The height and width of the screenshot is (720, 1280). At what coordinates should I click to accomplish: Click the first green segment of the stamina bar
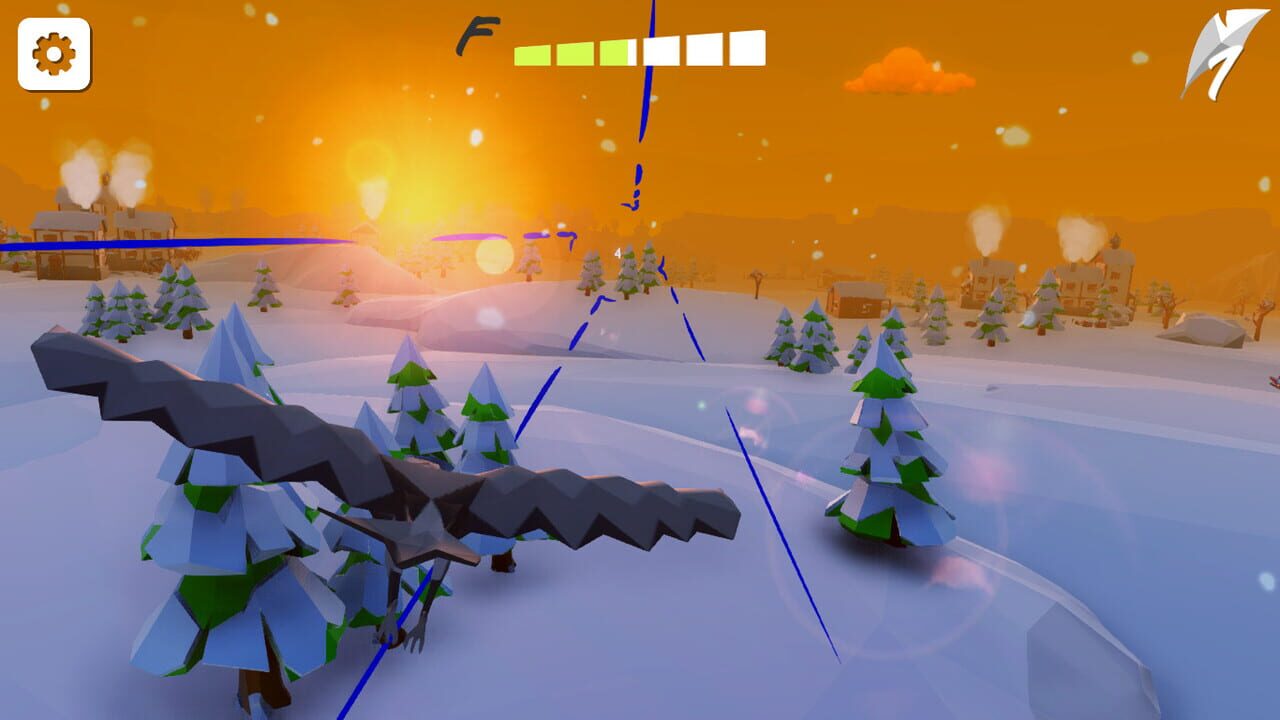[x=531, y=52]
